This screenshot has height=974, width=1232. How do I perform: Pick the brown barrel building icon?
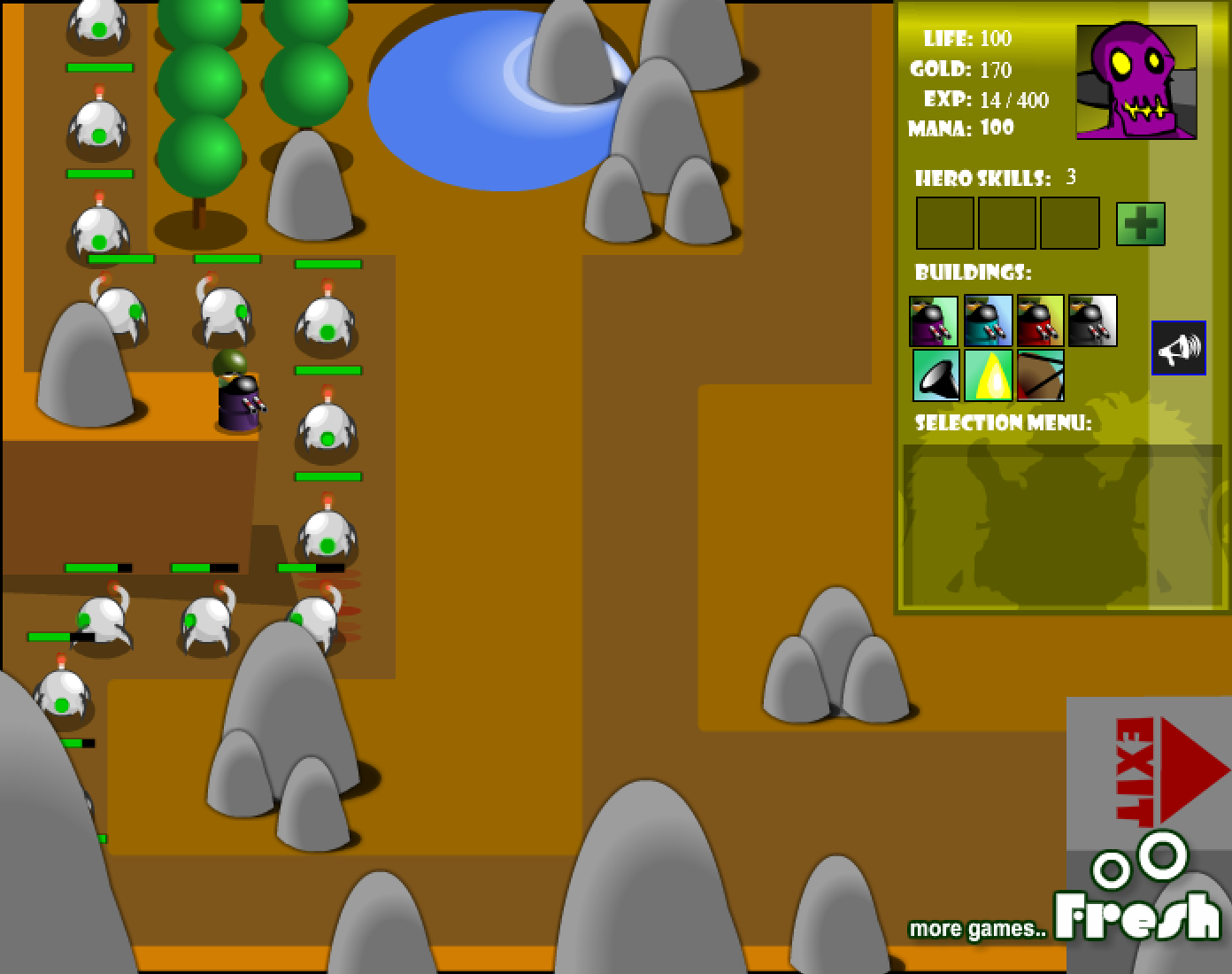point(1041,375)
